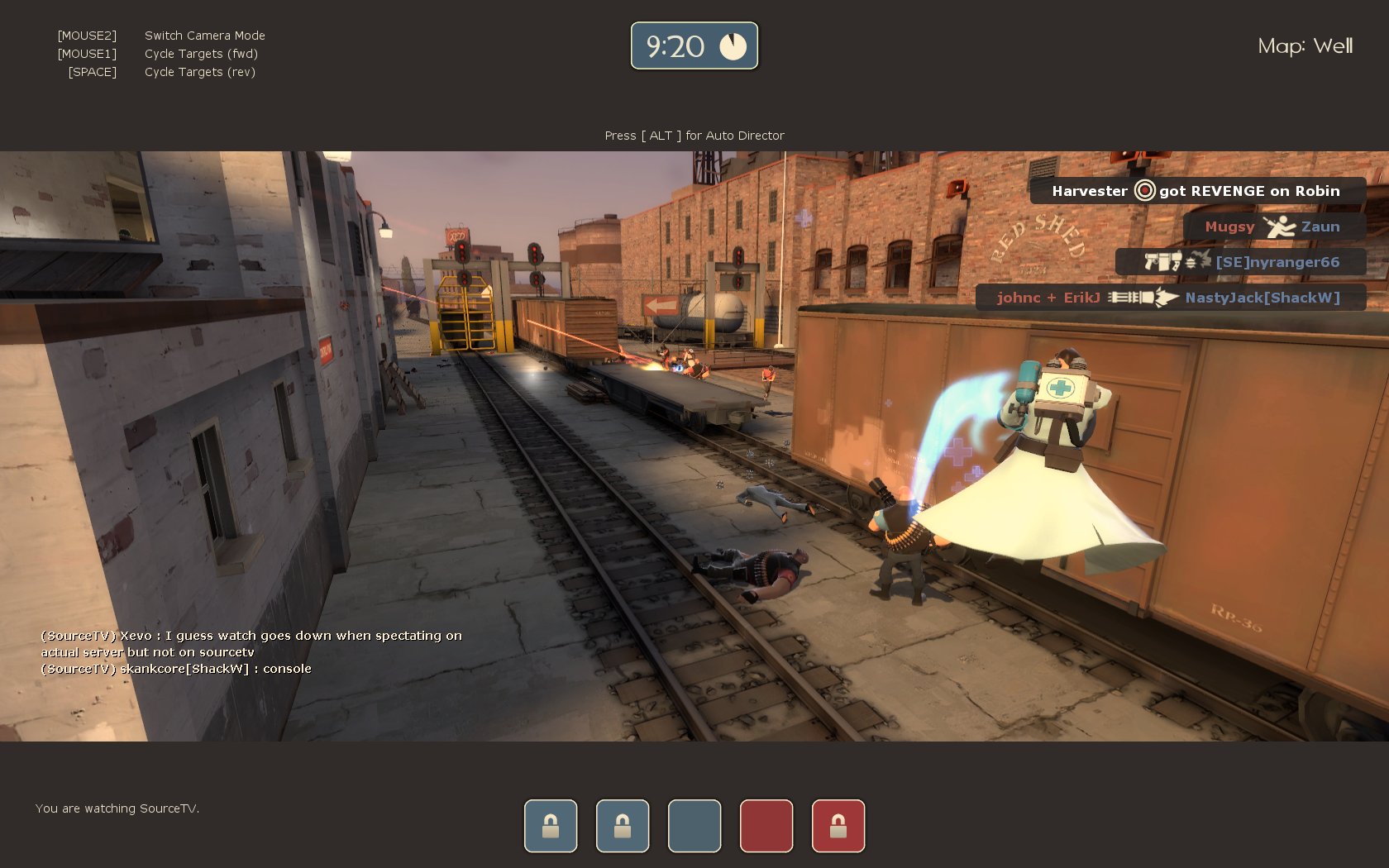This screenshot has height=868, width=1389.
Task: Select the Mugsy killed Zaun feed row
Action: tap(1272, 227)
